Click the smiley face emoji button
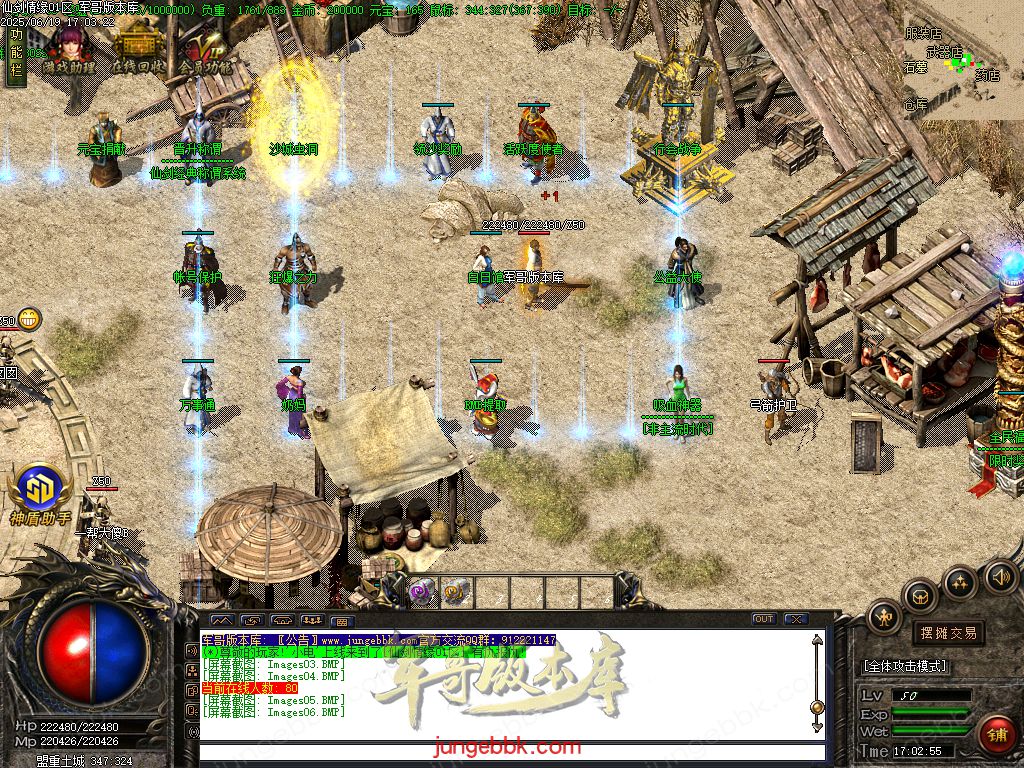 tap(30, 319)
